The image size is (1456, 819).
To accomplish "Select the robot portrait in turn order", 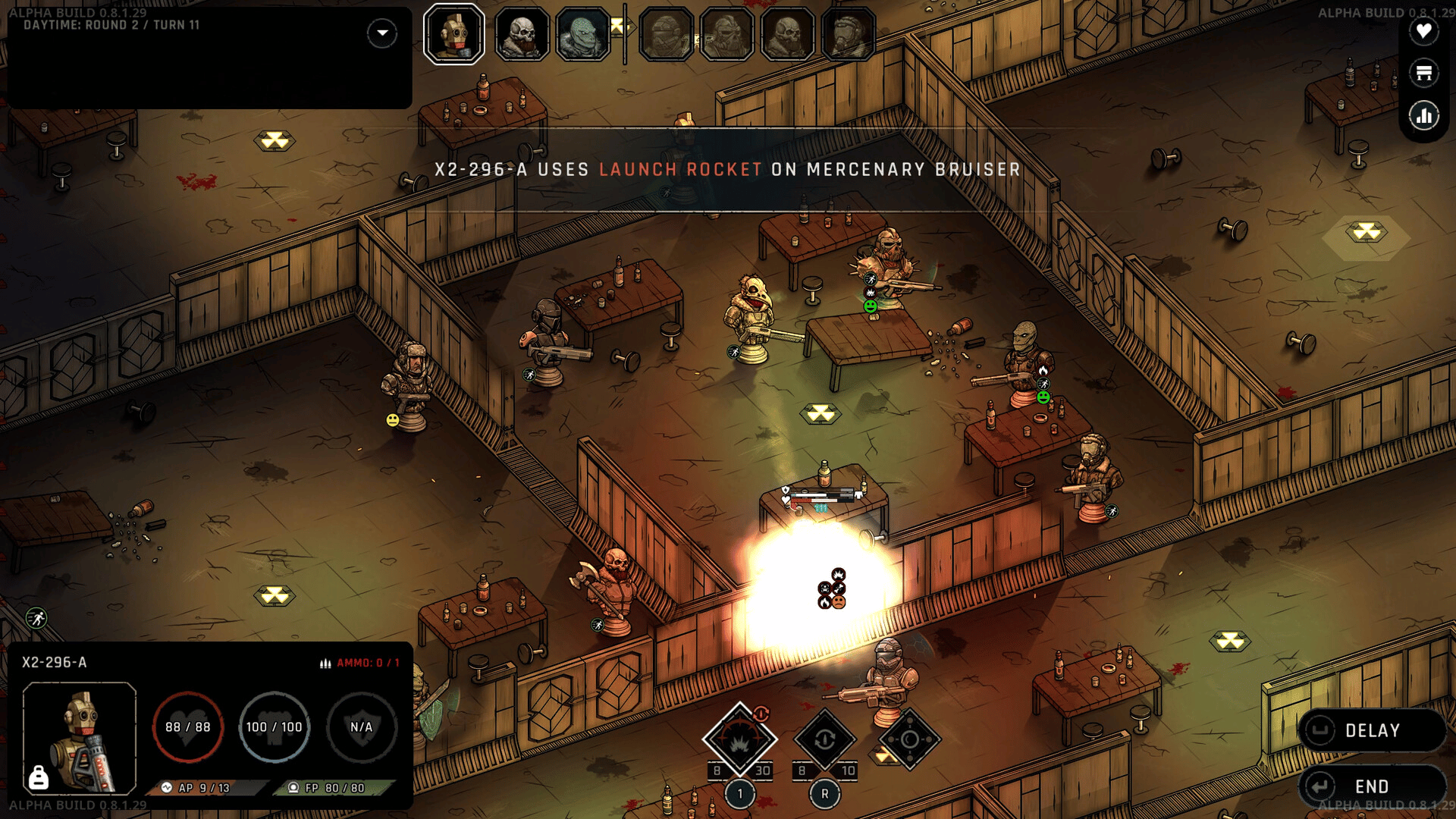I will 454,34.
